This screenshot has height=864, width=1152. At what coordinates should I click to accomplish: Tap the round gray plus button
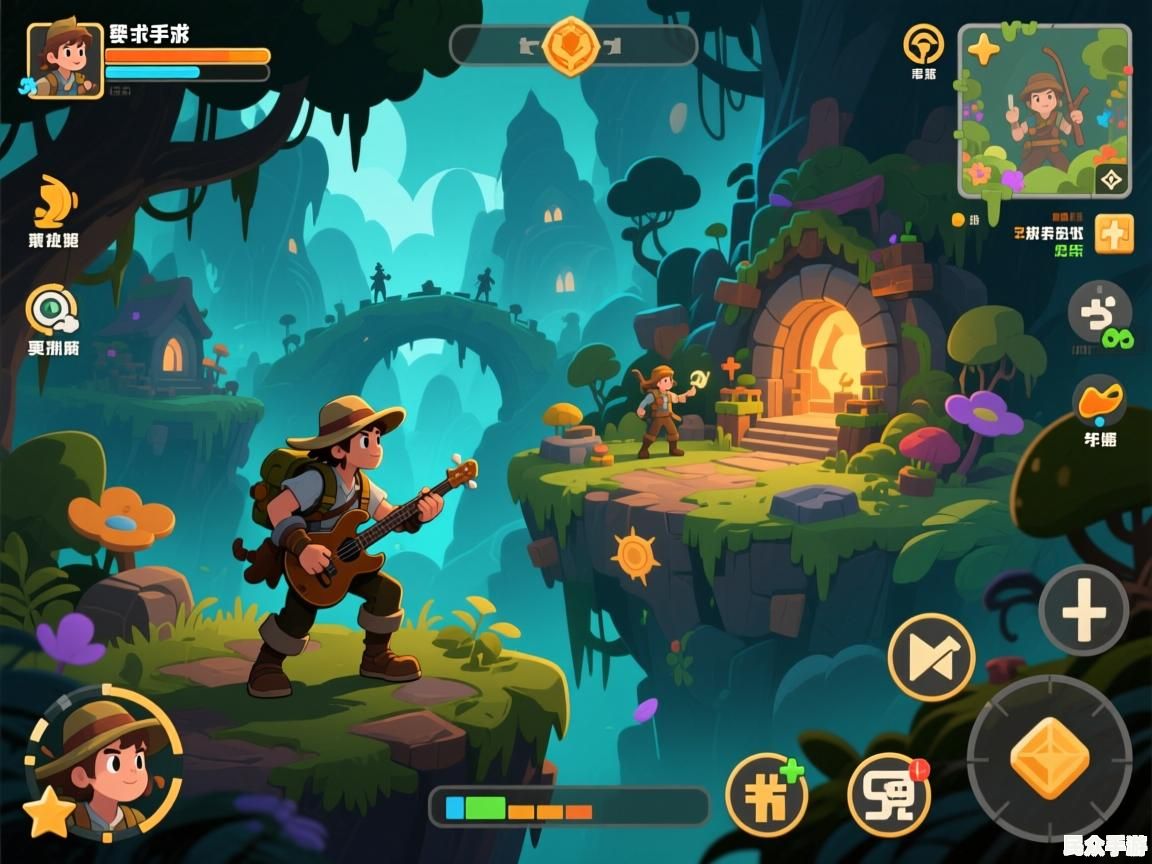click(x=1083, y=609)
